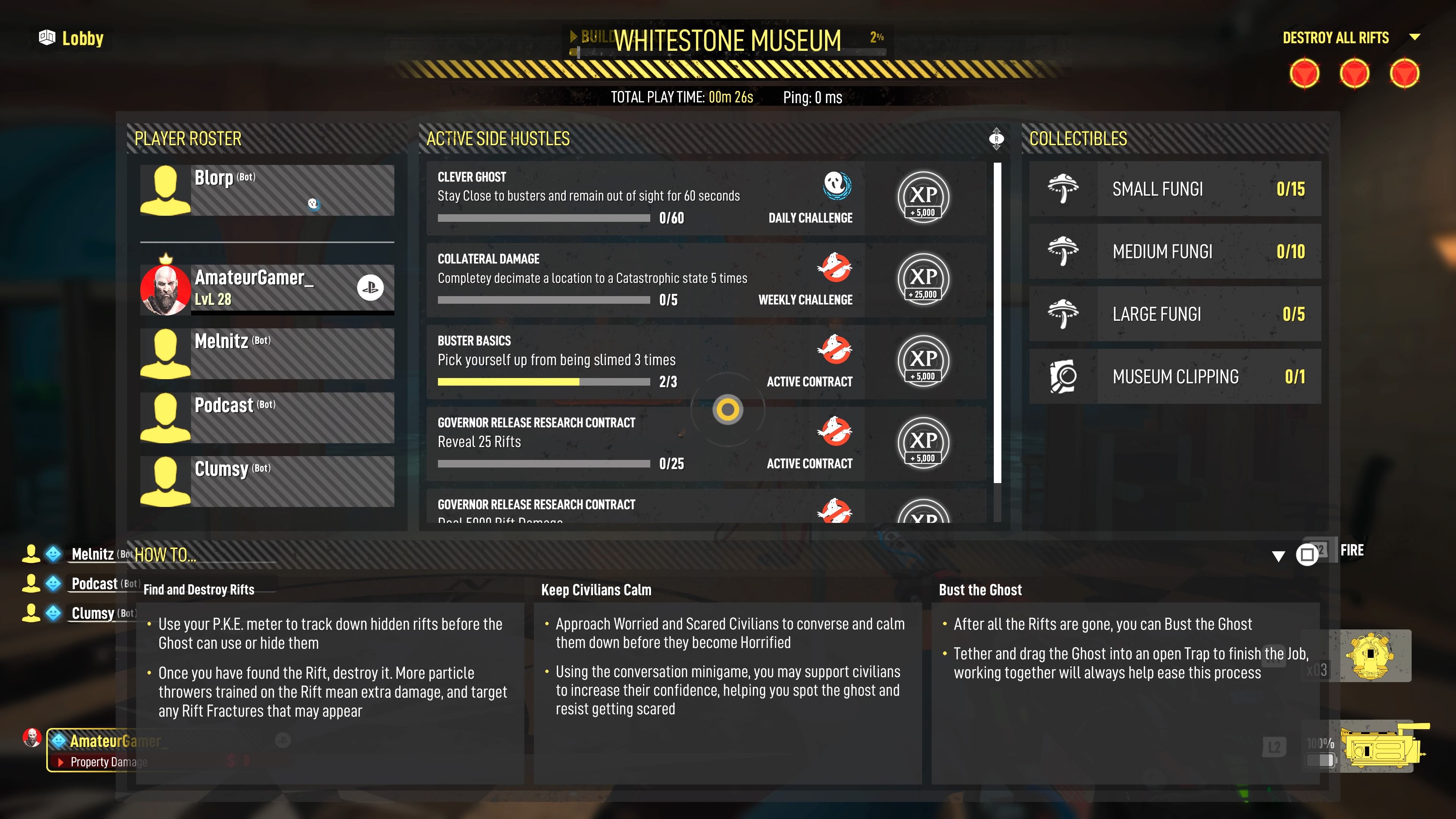Choose the Large Fungi collectible row
Viewport: 1456px width, 819px height.
(1175, 314)
